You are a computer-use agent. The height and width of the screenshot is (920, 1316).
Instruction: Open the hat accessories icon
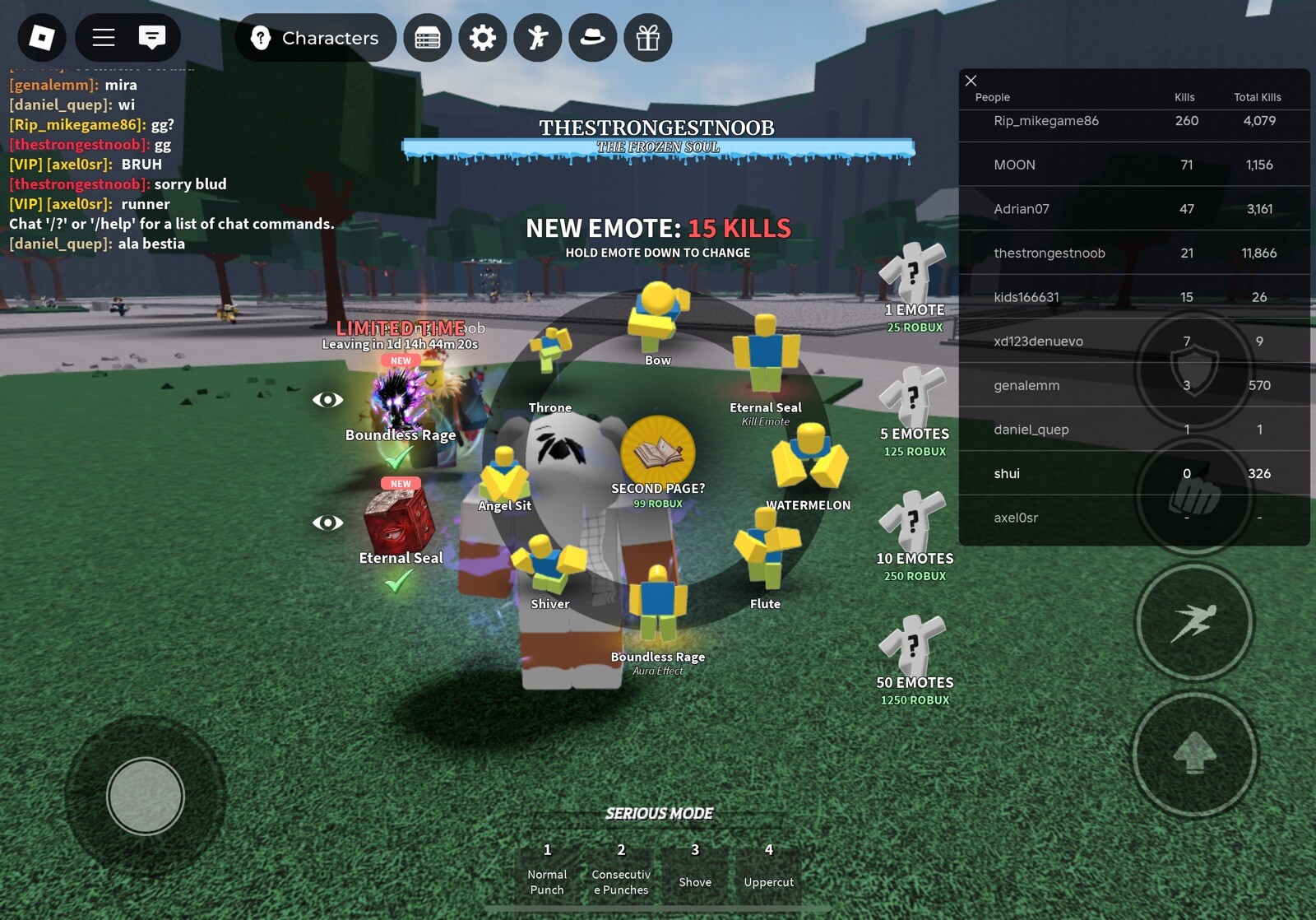click(593, 38)
